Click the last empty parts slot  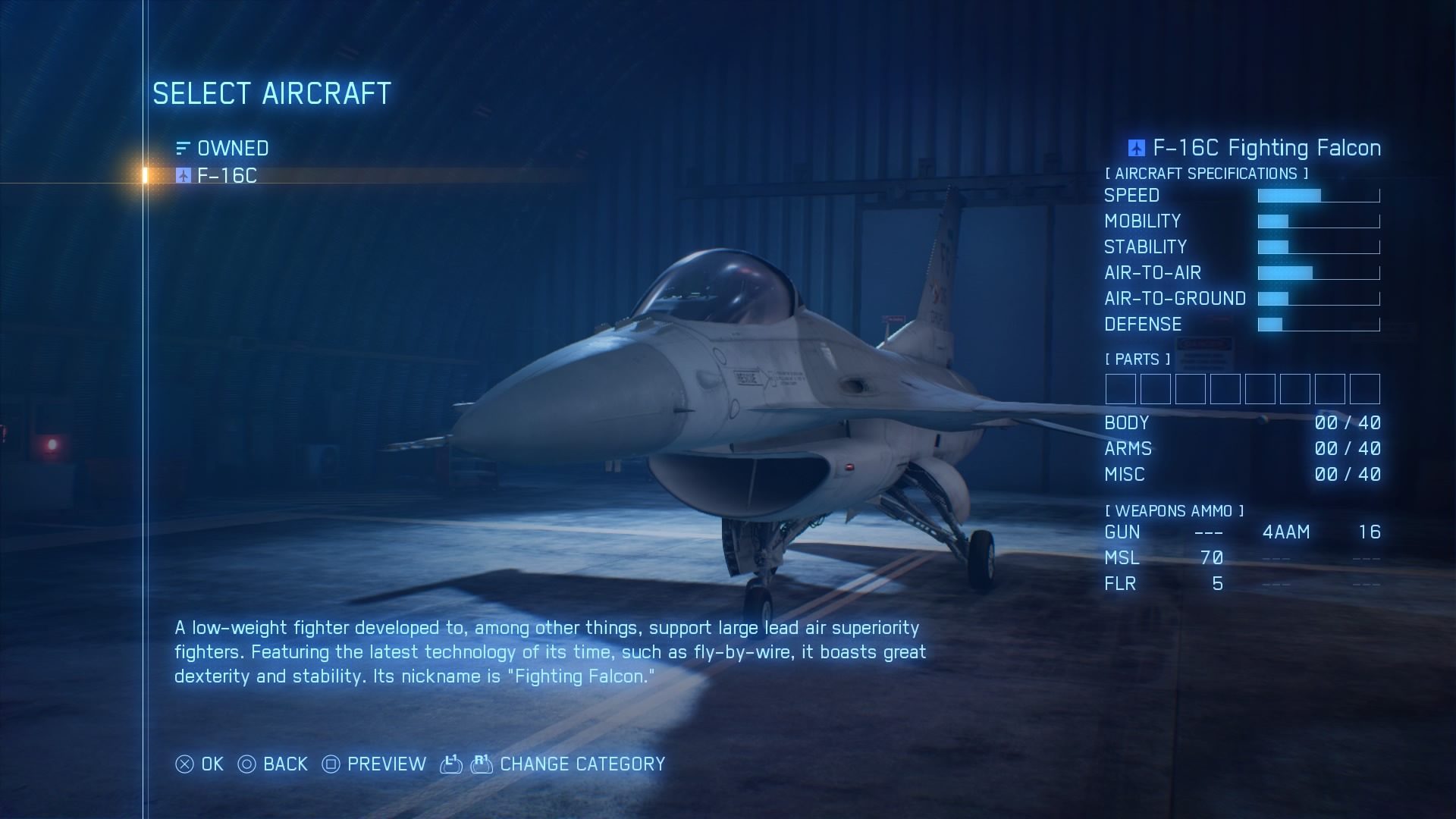tap(1363, 389)
